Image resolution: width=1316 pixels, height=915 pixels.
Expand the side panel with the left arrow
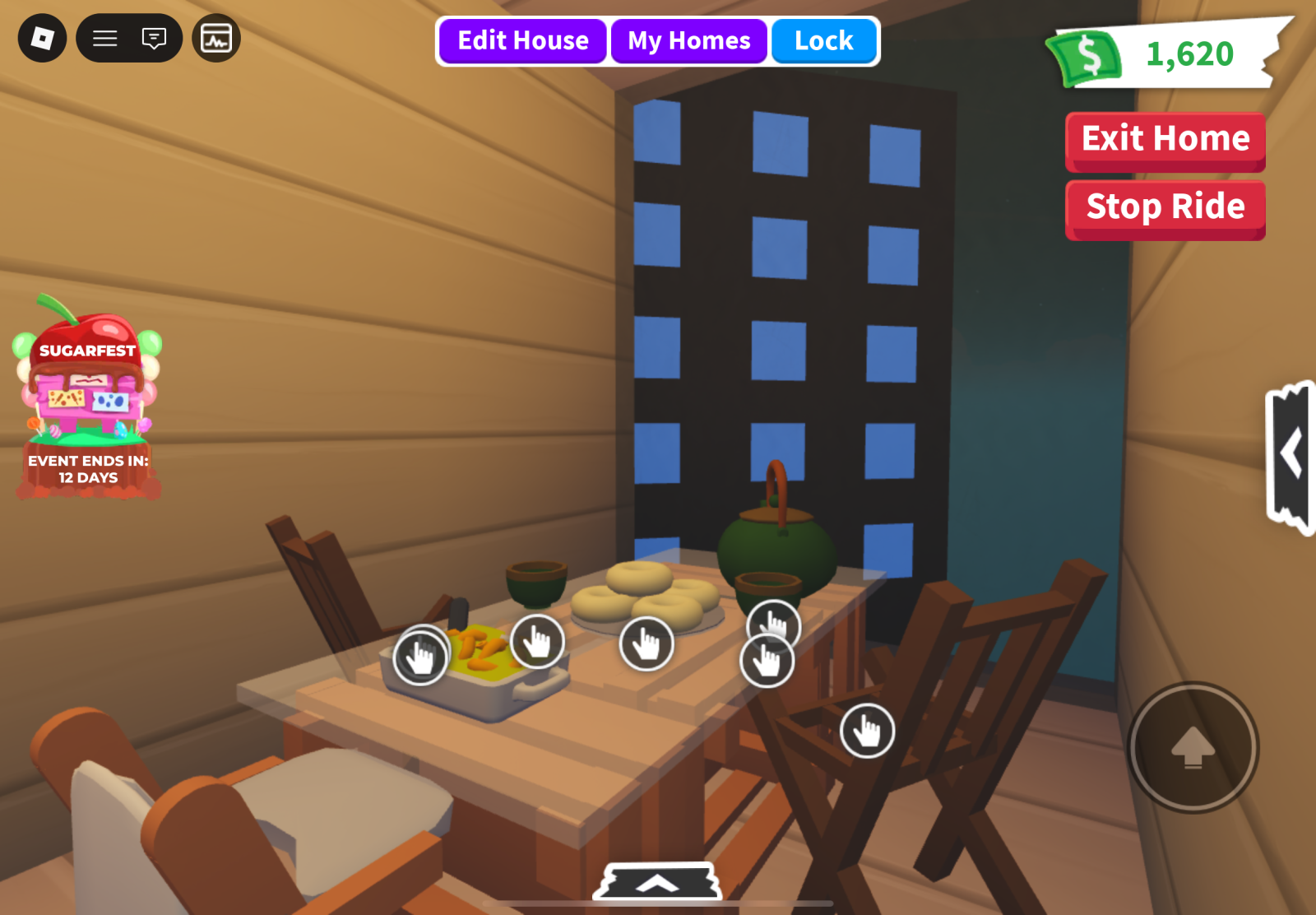[x=1291, y=455]
